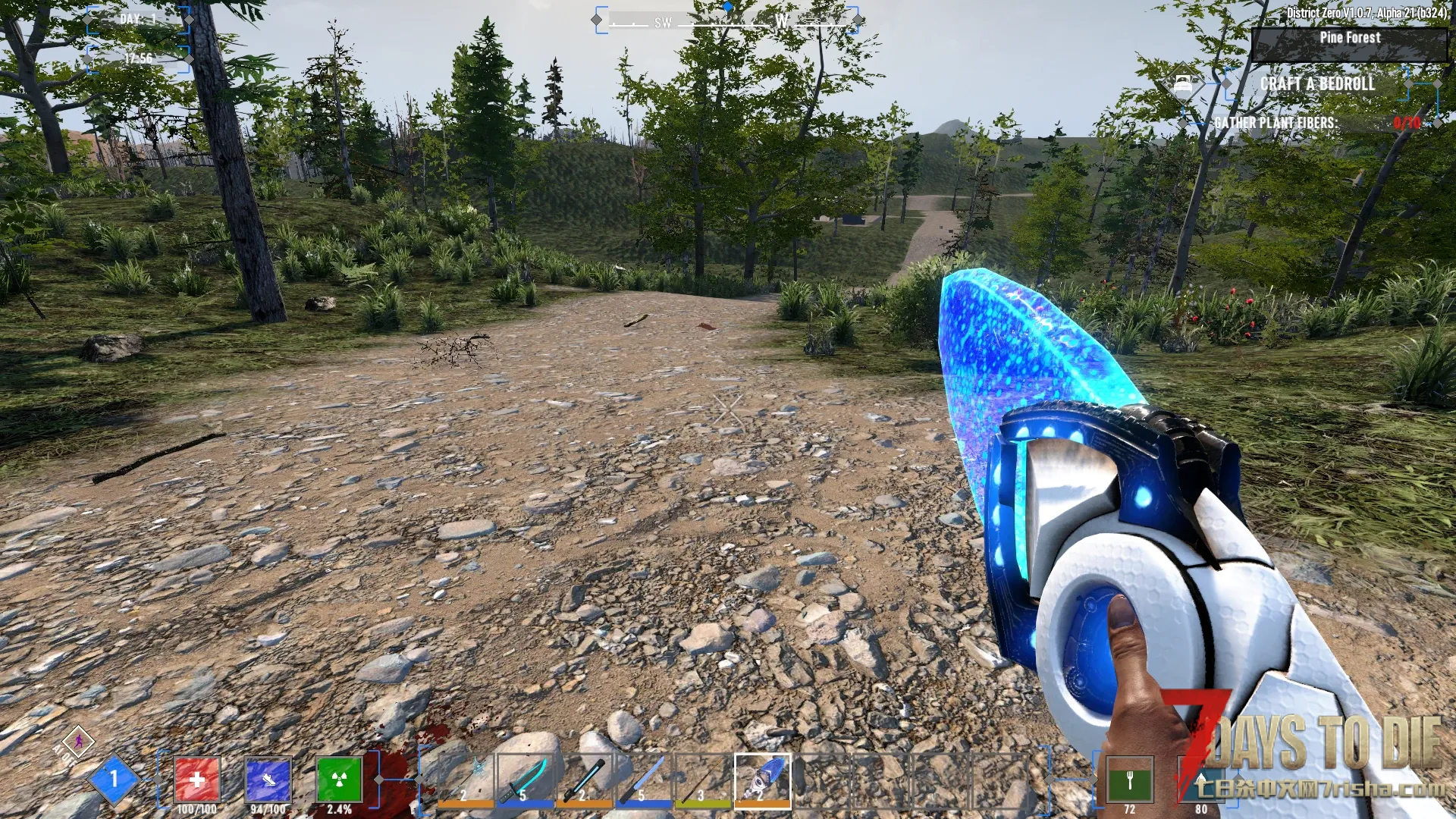Select the long wooden staff slot
Viewport: 1456px width, 819px height.
[x=703, y=778]
